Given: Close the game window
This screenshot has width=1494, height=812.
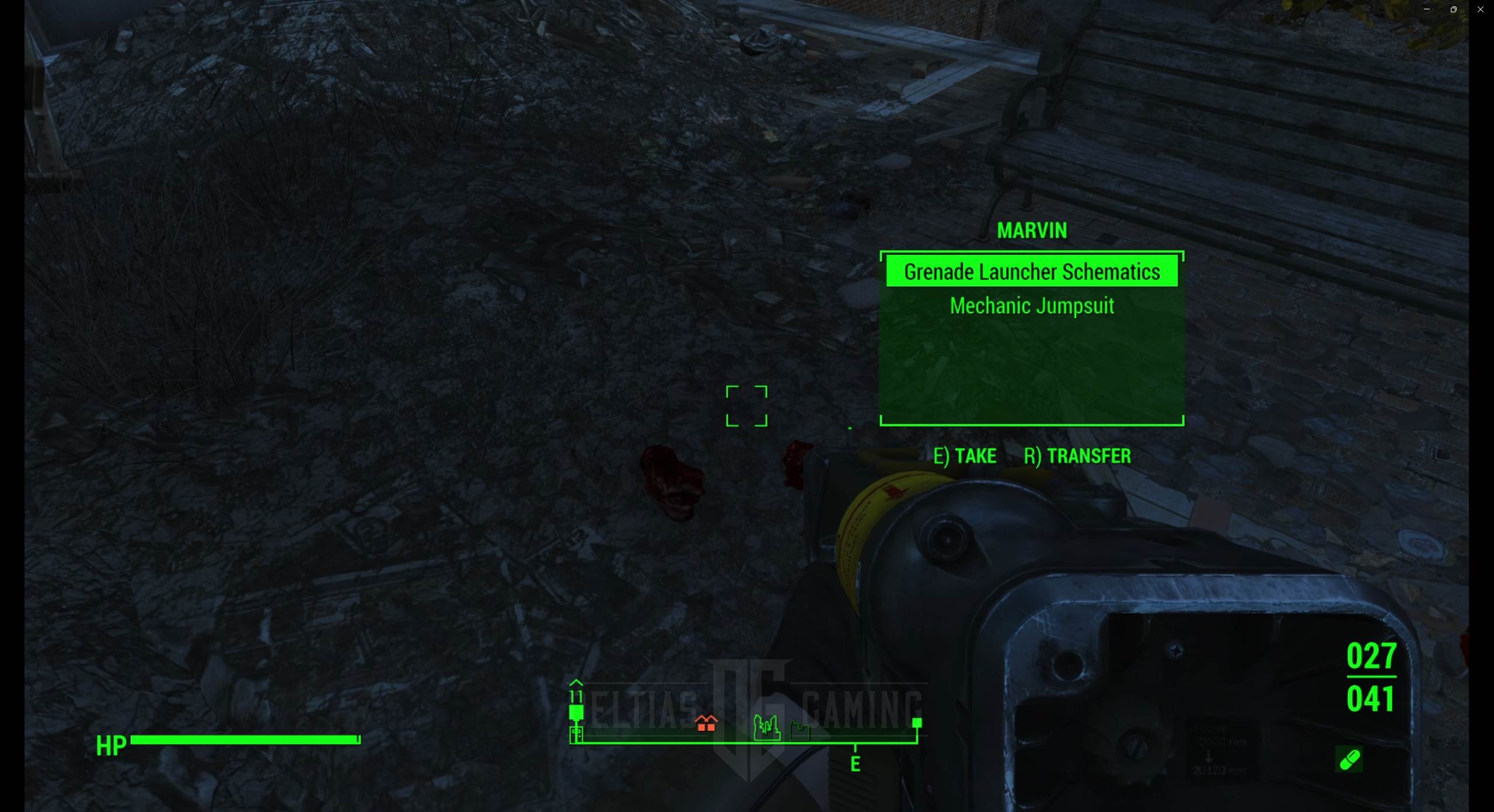Looking at the screenshot, I should 1480,9.
